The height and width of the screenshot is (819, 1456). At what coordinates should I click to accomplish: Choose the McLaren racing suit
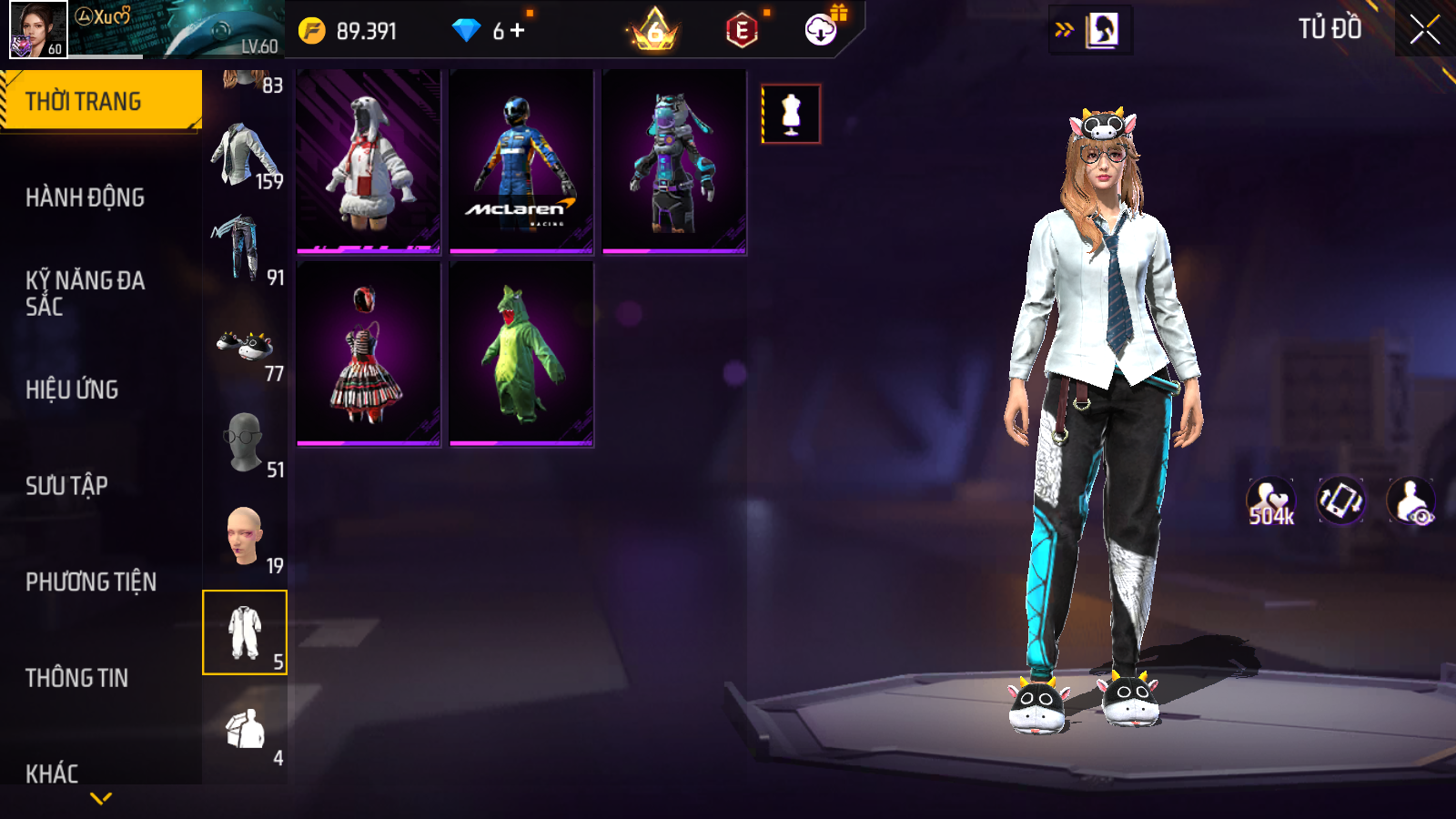(521, 161)
